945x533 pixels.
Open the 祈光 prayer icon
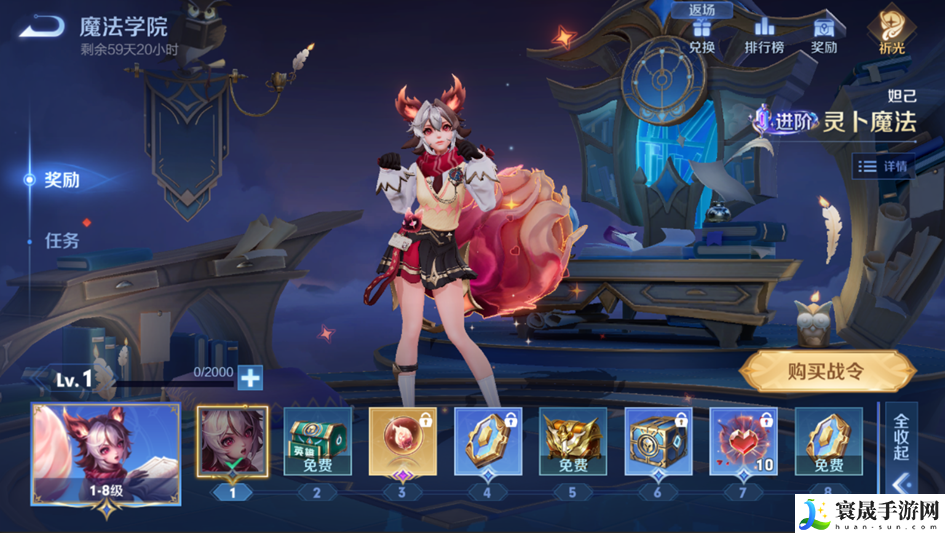pyautogui.click(x=890, y=30)
